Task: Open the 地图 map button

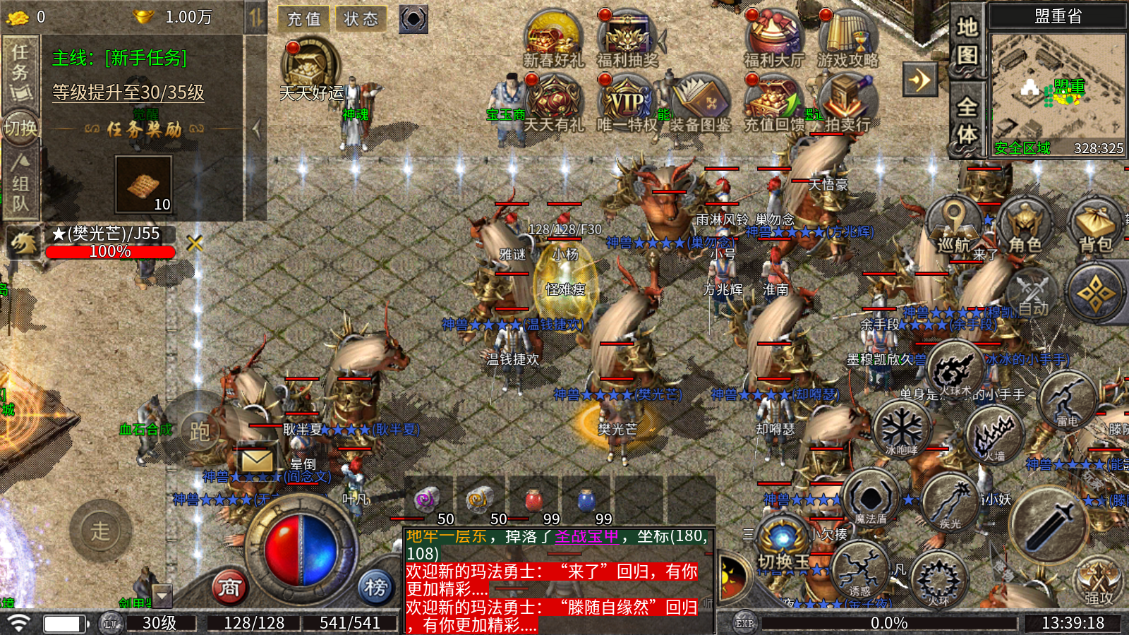Action: click(x=966, y=42)
